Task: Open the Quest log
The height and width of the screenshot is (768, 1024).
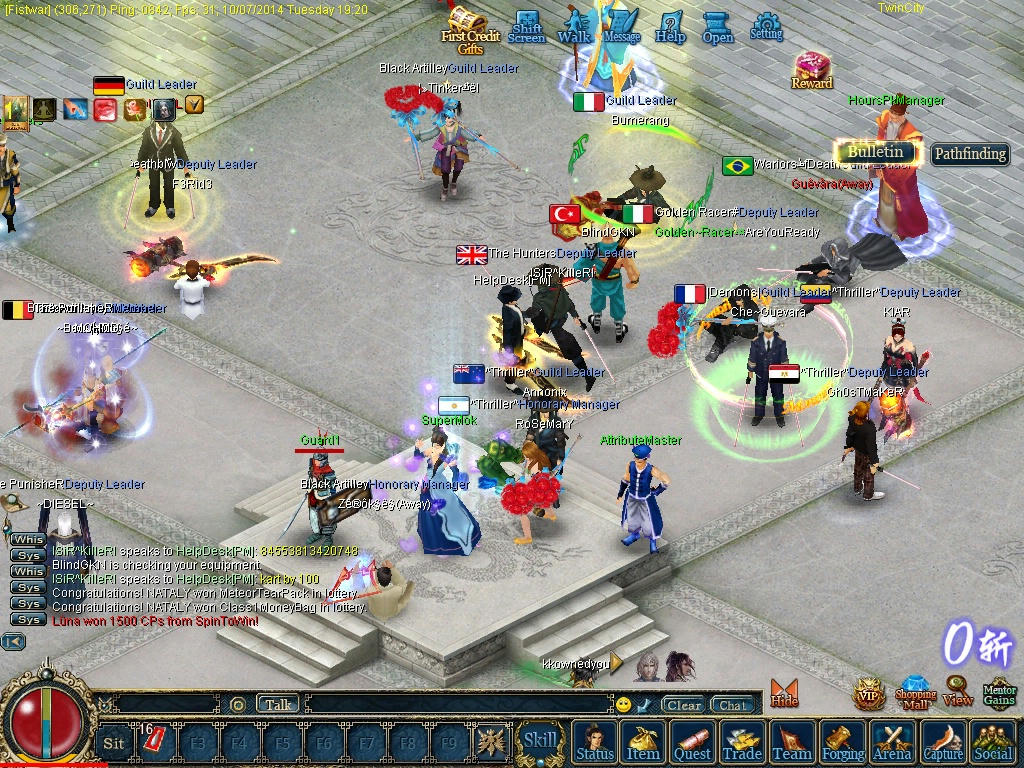Action: (693, 743)
